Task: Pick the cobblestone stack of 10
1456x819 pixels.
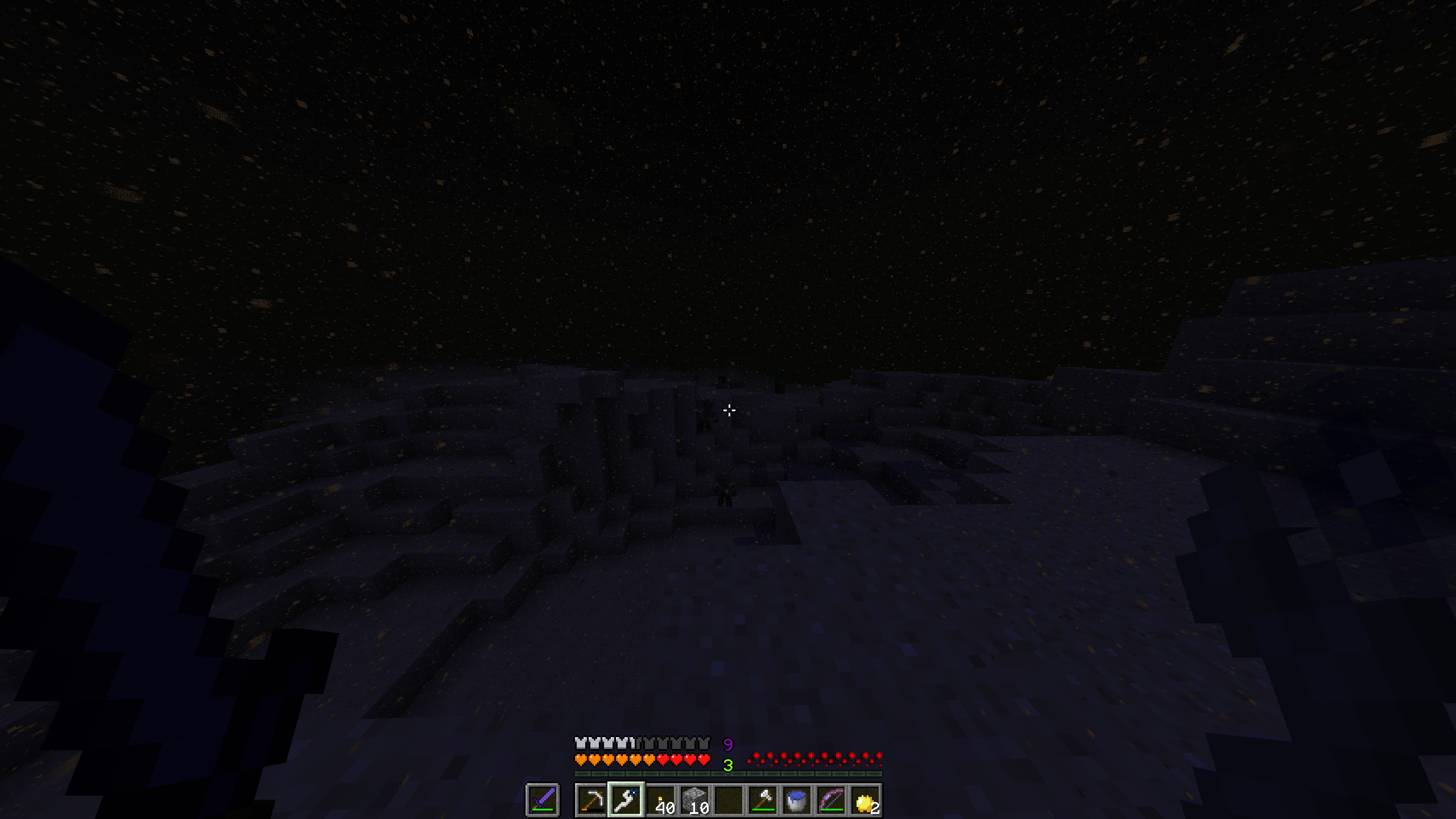Action: tap(694, 800)
